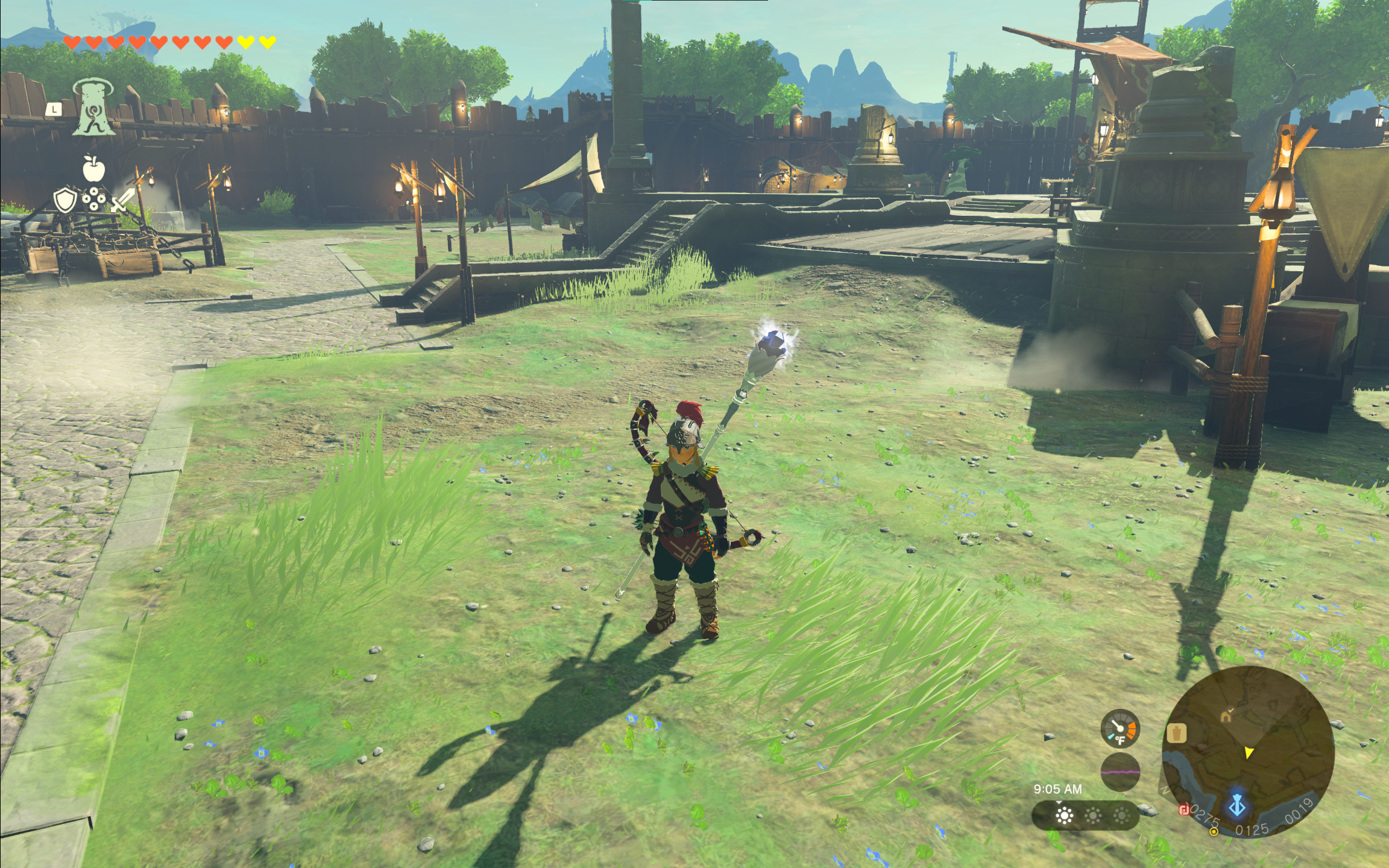This screenshot has height=868, width=1389.
Task: Click the yellow heart at the end of the health bar
Action: coord(271,43)
